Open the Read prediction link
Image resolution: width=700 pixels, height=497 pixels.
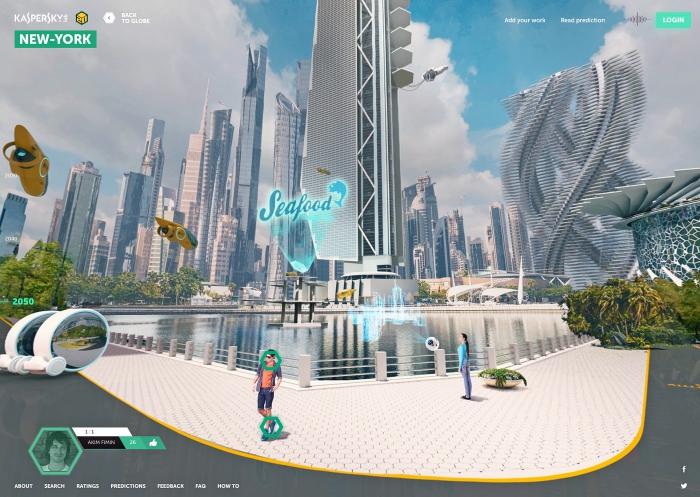582,20
